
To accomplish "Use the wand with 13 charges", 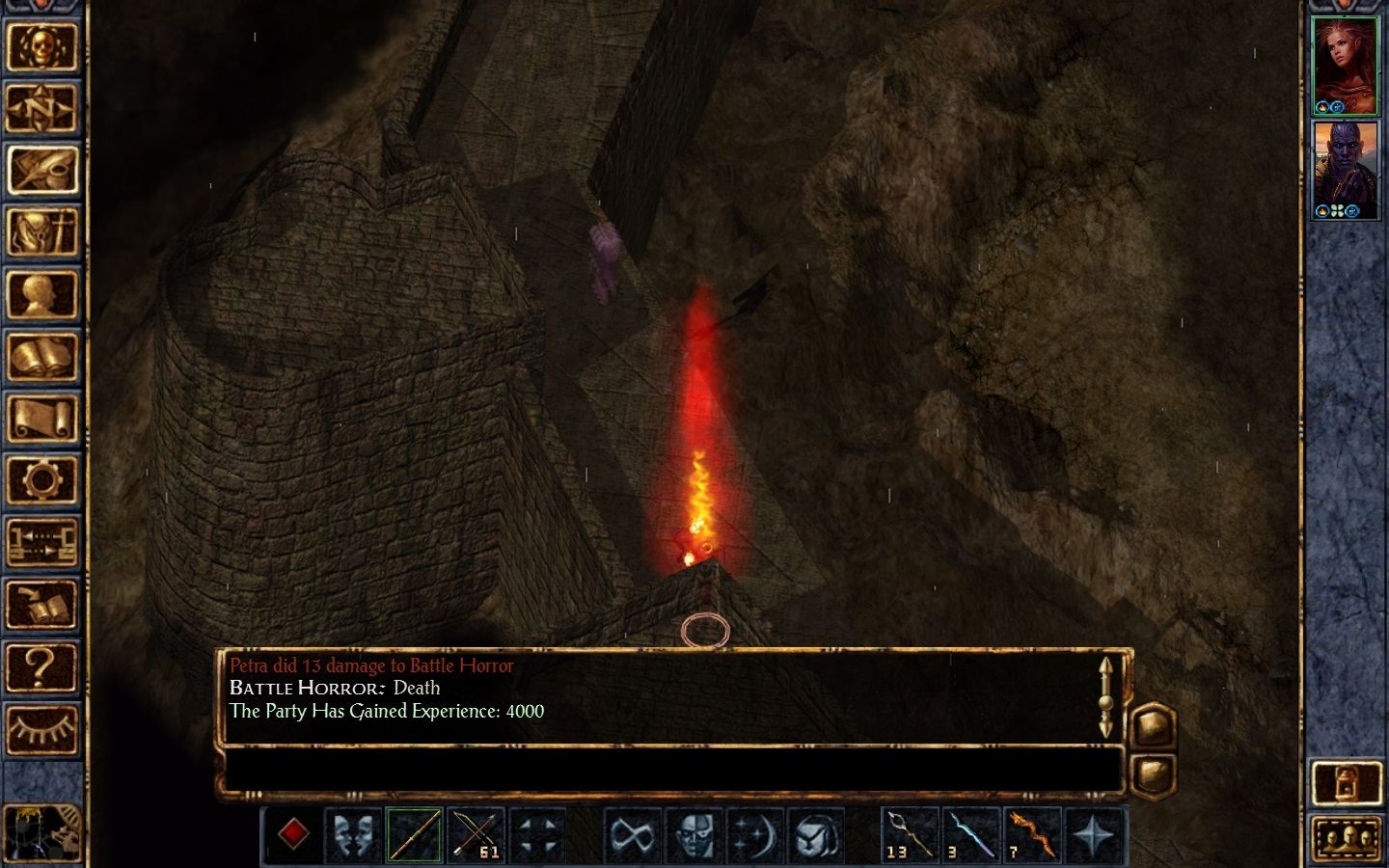I will coord(910,835).
